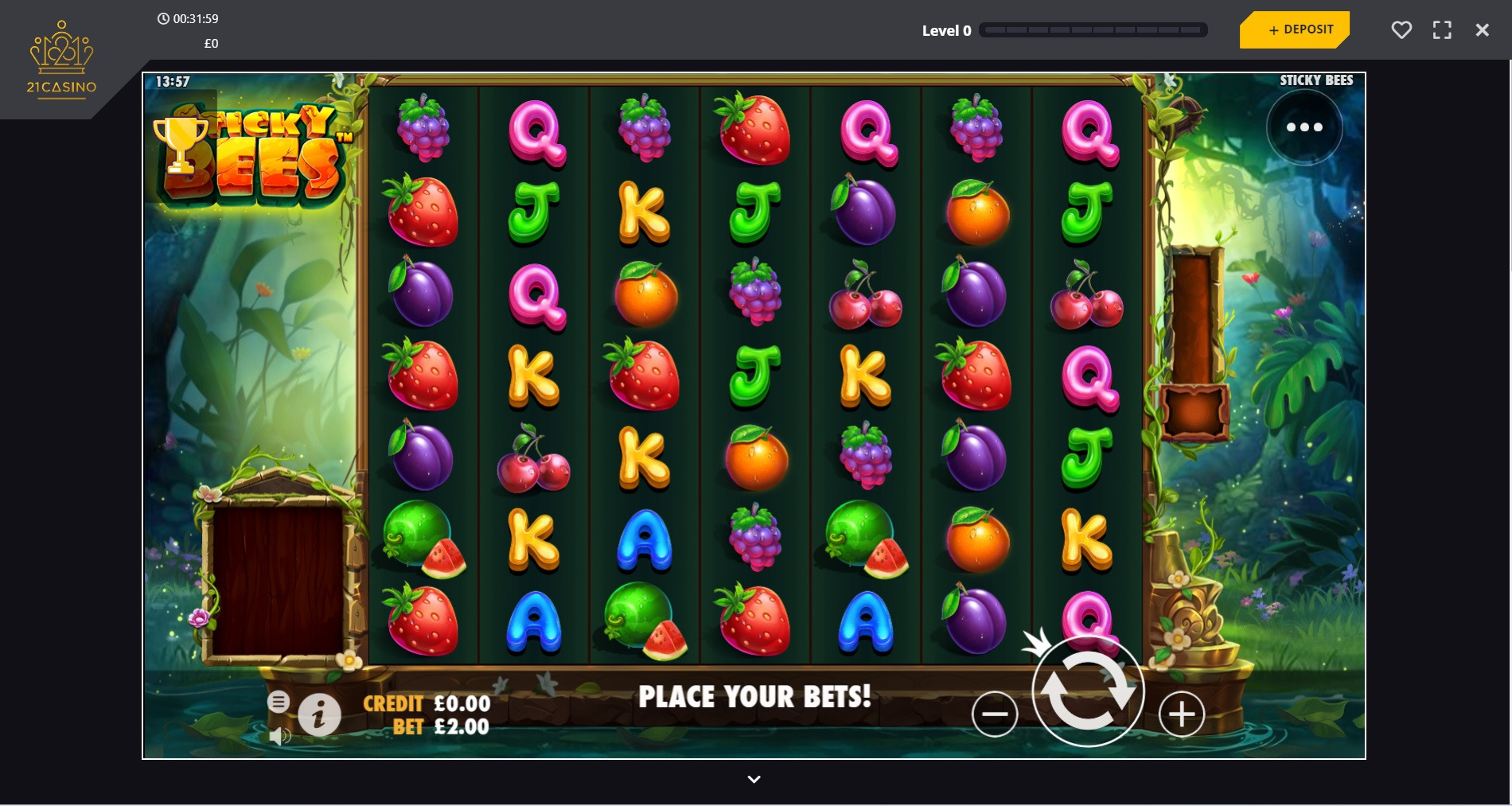Viewport: 1512px width, 806px height.
Task: Add the game to favorites with the heart icon
Action: pos(1401,29)
